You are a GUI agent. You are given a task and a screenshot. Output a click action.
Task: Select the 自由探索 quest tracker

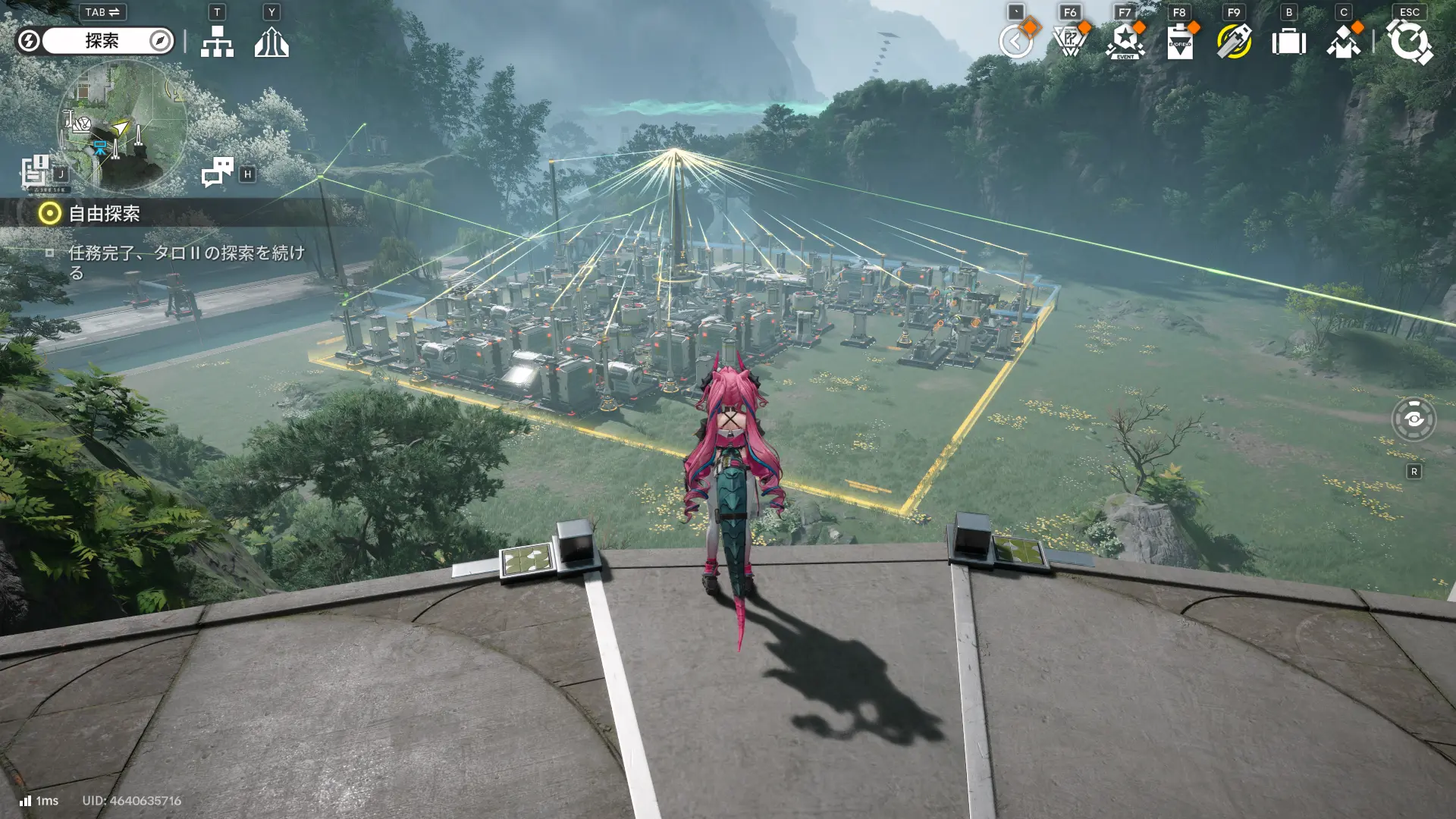(x=104, y=214)
